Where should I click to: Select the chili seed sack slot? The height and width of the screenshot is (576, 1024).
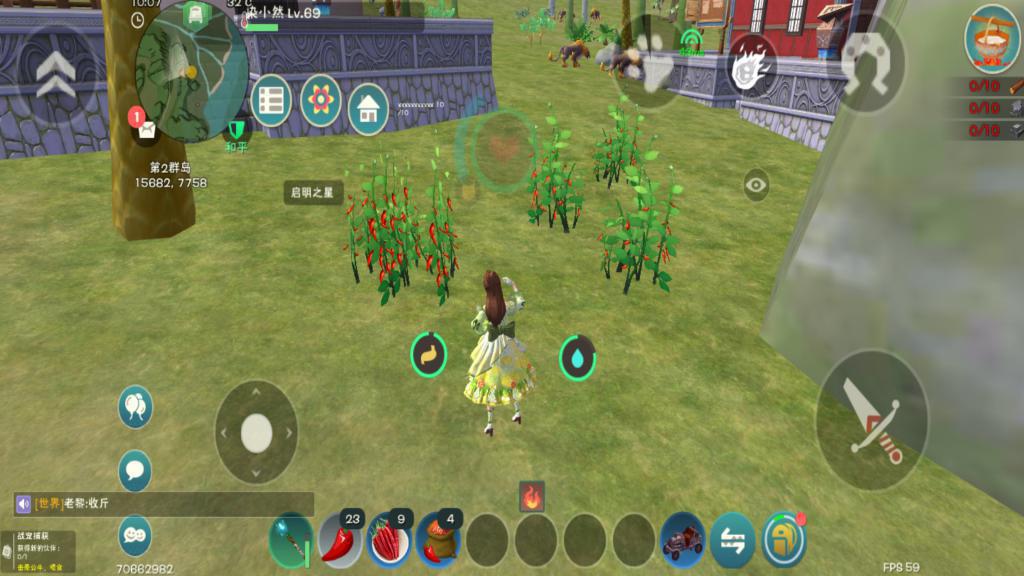click(438, 541)
